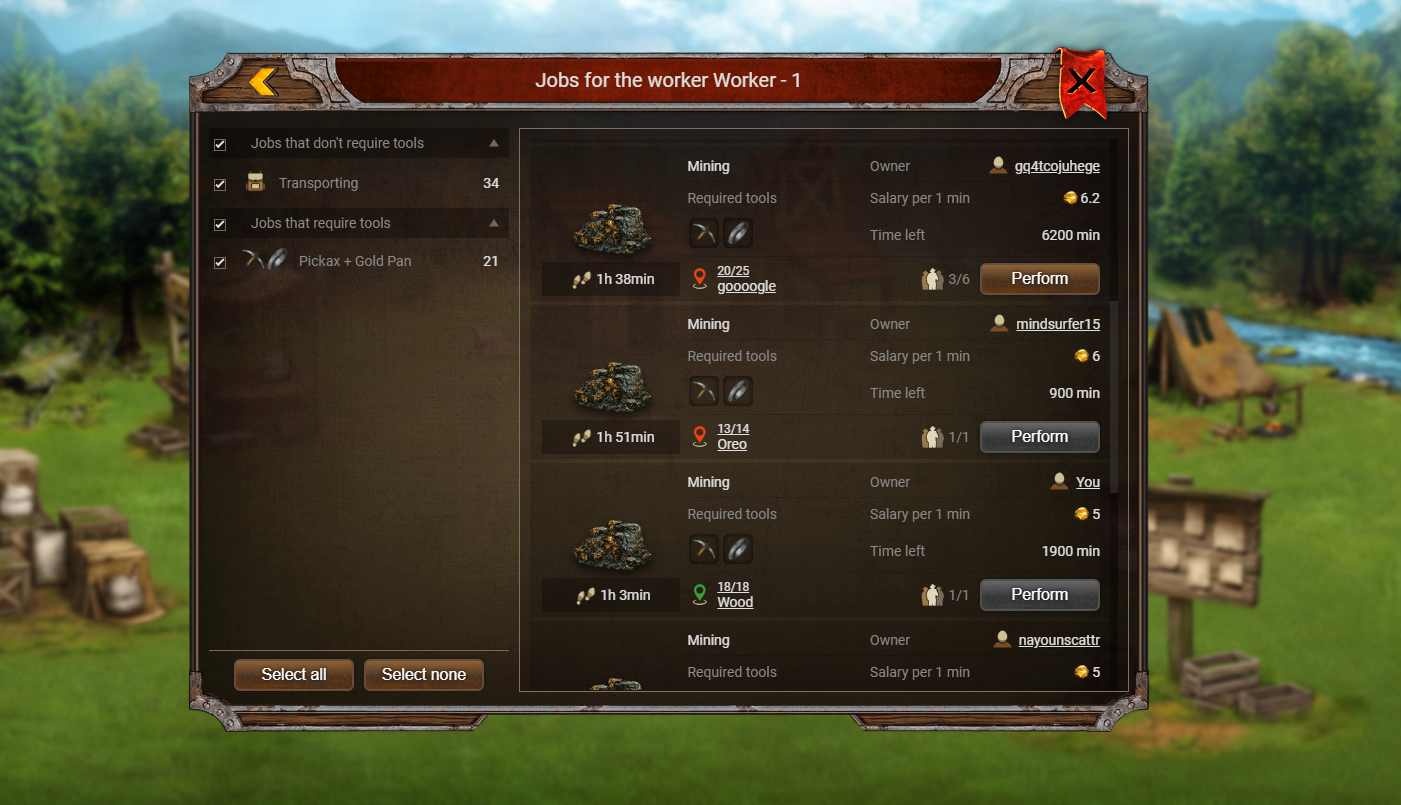Go back using the yellow arrow
The height and width of the screenshot is (805, 1401).
263,82
